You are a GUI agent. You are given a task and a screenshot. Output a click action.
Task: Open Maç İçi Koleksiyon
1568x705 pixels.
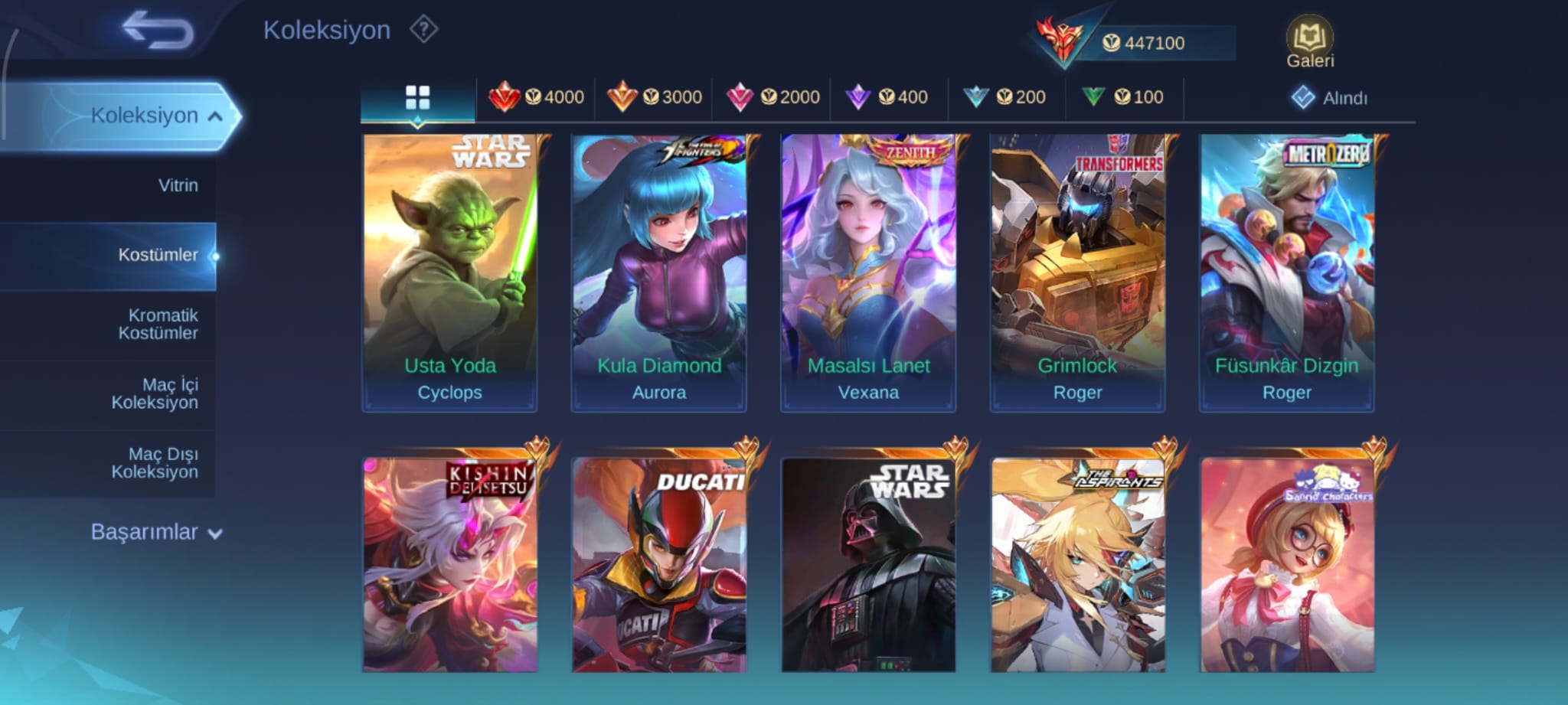click(155, 393)
